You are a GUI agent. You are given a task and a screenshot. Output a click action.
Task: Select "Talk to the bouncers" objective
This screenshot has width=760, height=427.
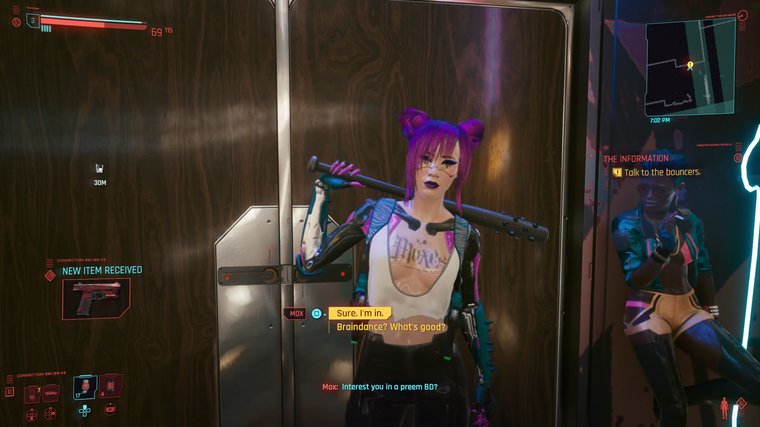click(662, 172)
